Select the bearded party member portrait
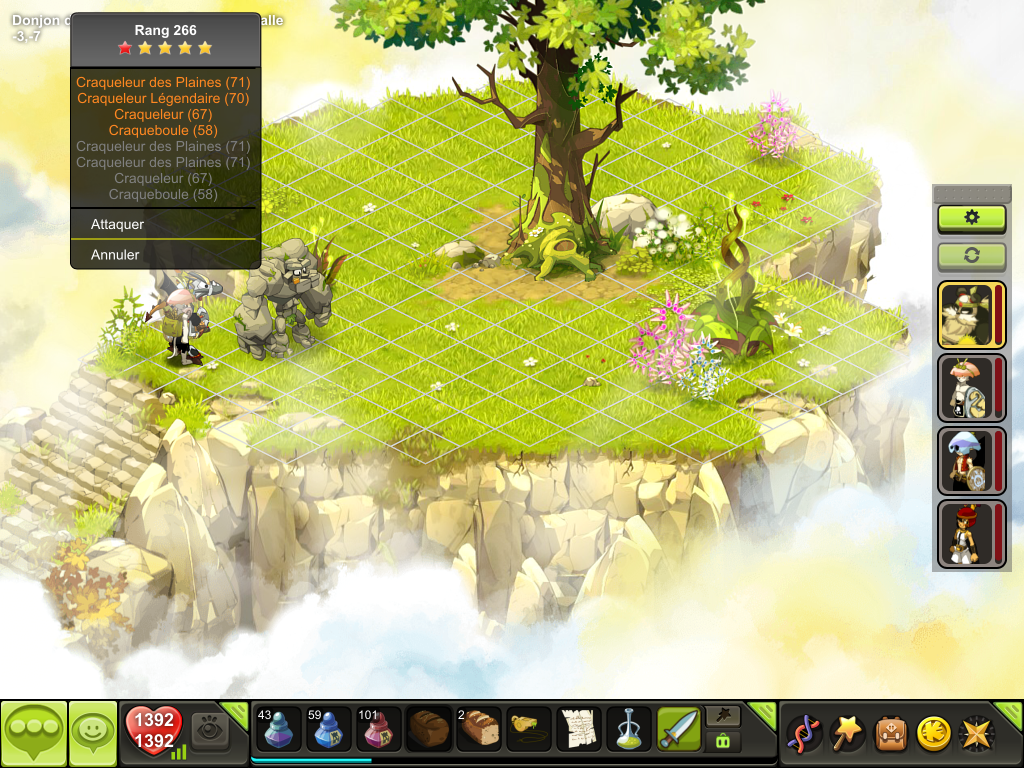Image resolution: width=1024 pixels, height=768 pixels. coord(966,314)
